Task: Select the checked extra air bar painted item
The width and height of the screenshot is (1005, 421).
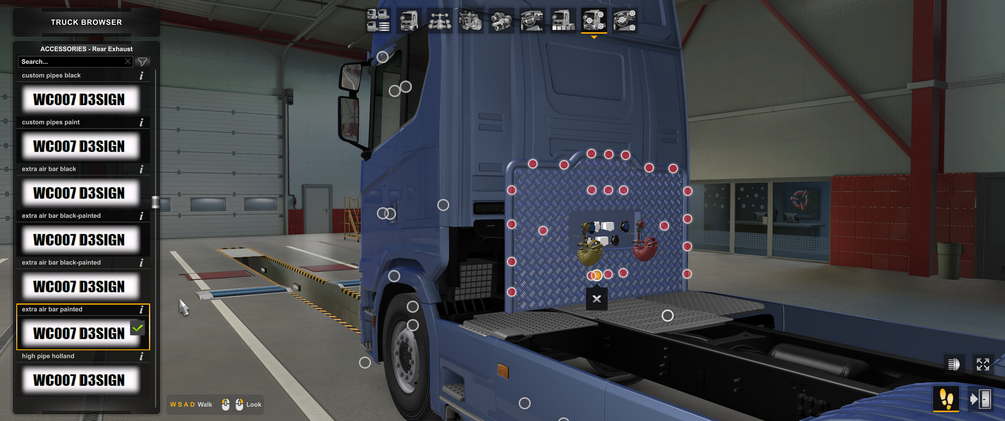Action: [79, 333]
